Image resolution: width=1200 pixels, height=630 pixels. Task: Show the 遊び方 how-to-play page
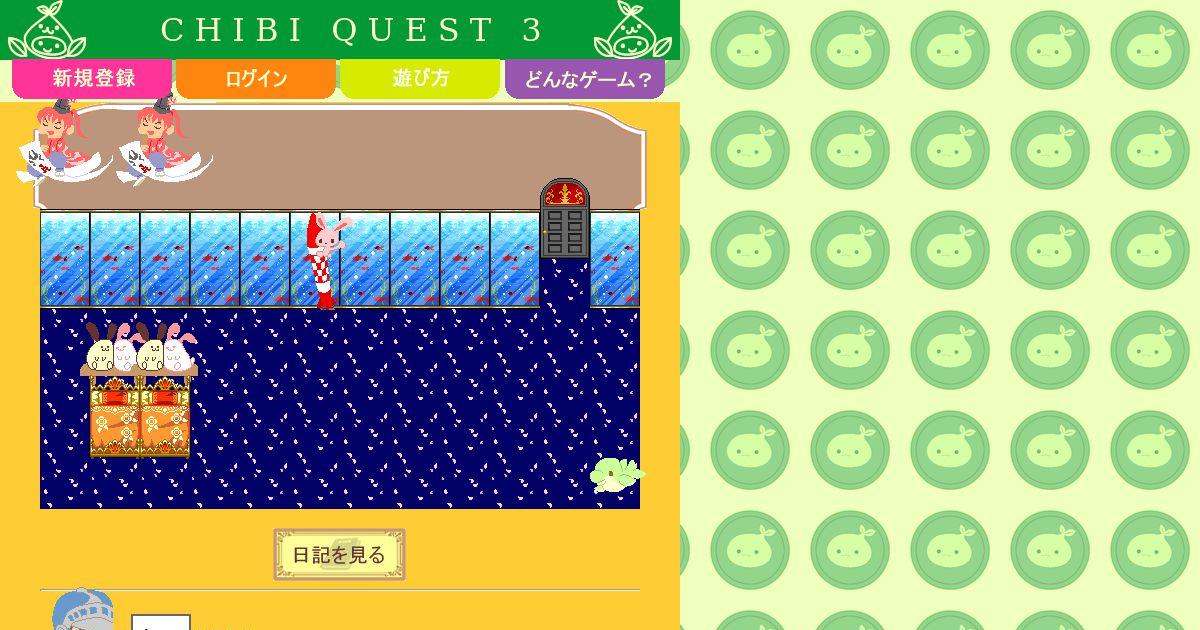tap(420, 79)
